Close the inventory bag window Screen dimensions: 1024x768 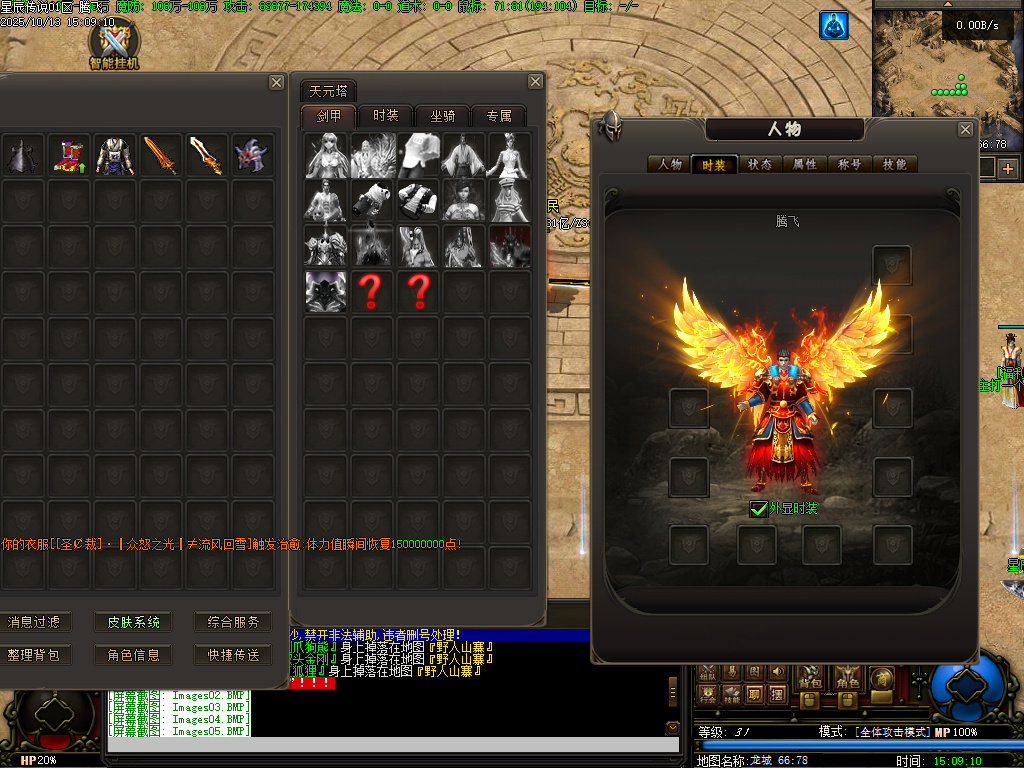click(x=277, y=83)
